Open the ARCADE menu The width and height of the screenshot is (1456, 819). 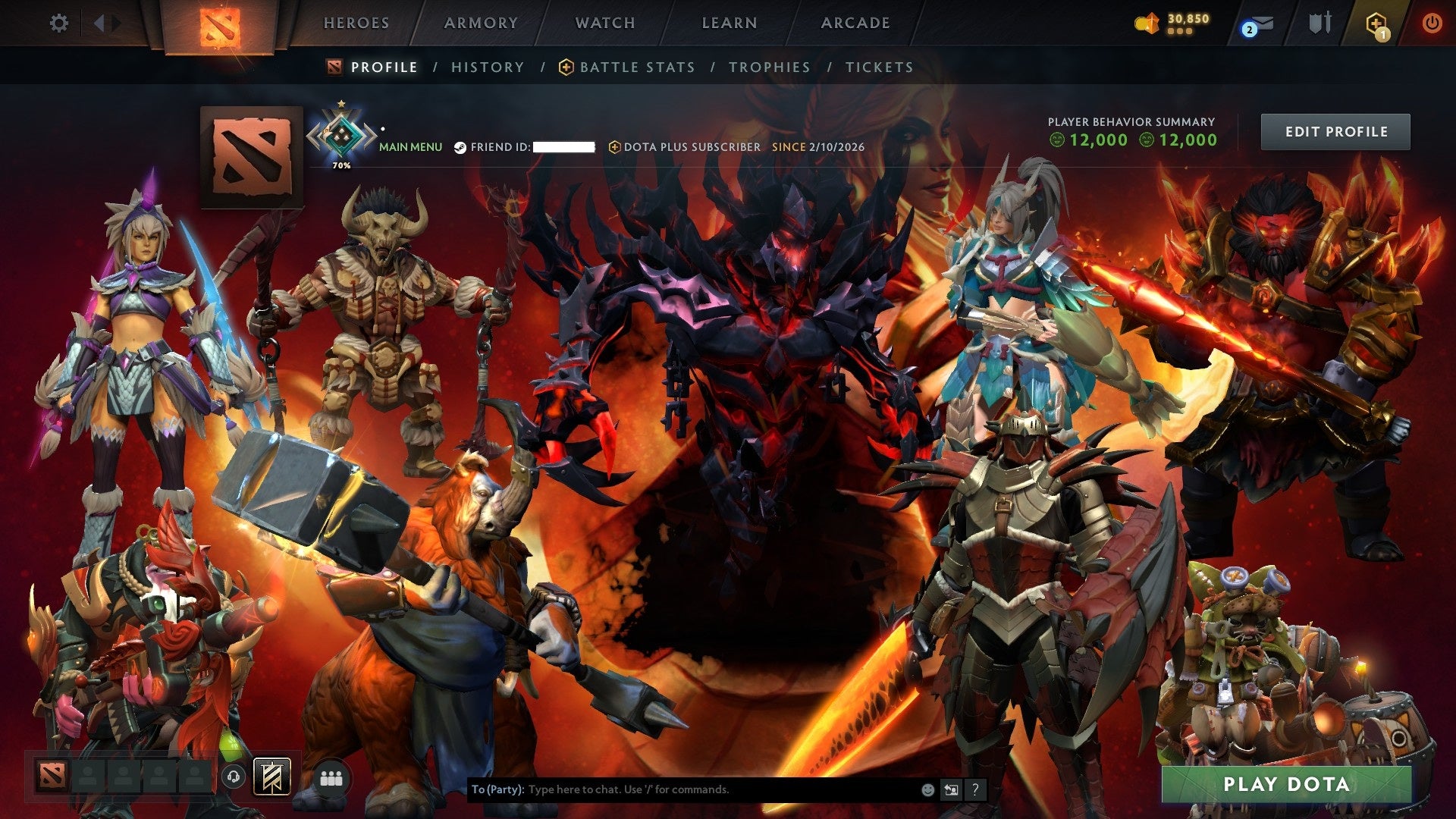tap(855, 23)
